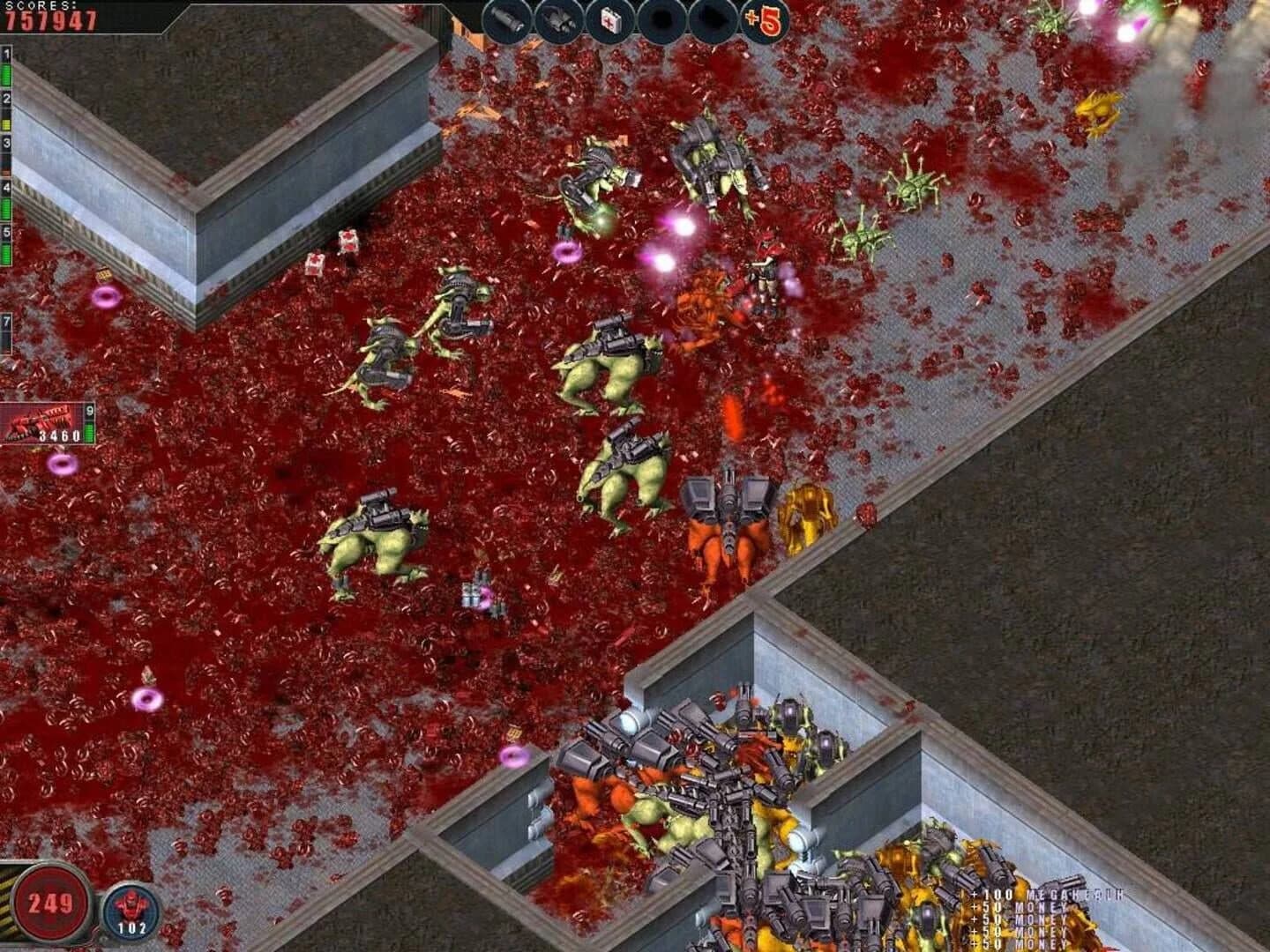
Task: Open weapon slot 5 from the sidebar
Action: click(x=7, y=230)
